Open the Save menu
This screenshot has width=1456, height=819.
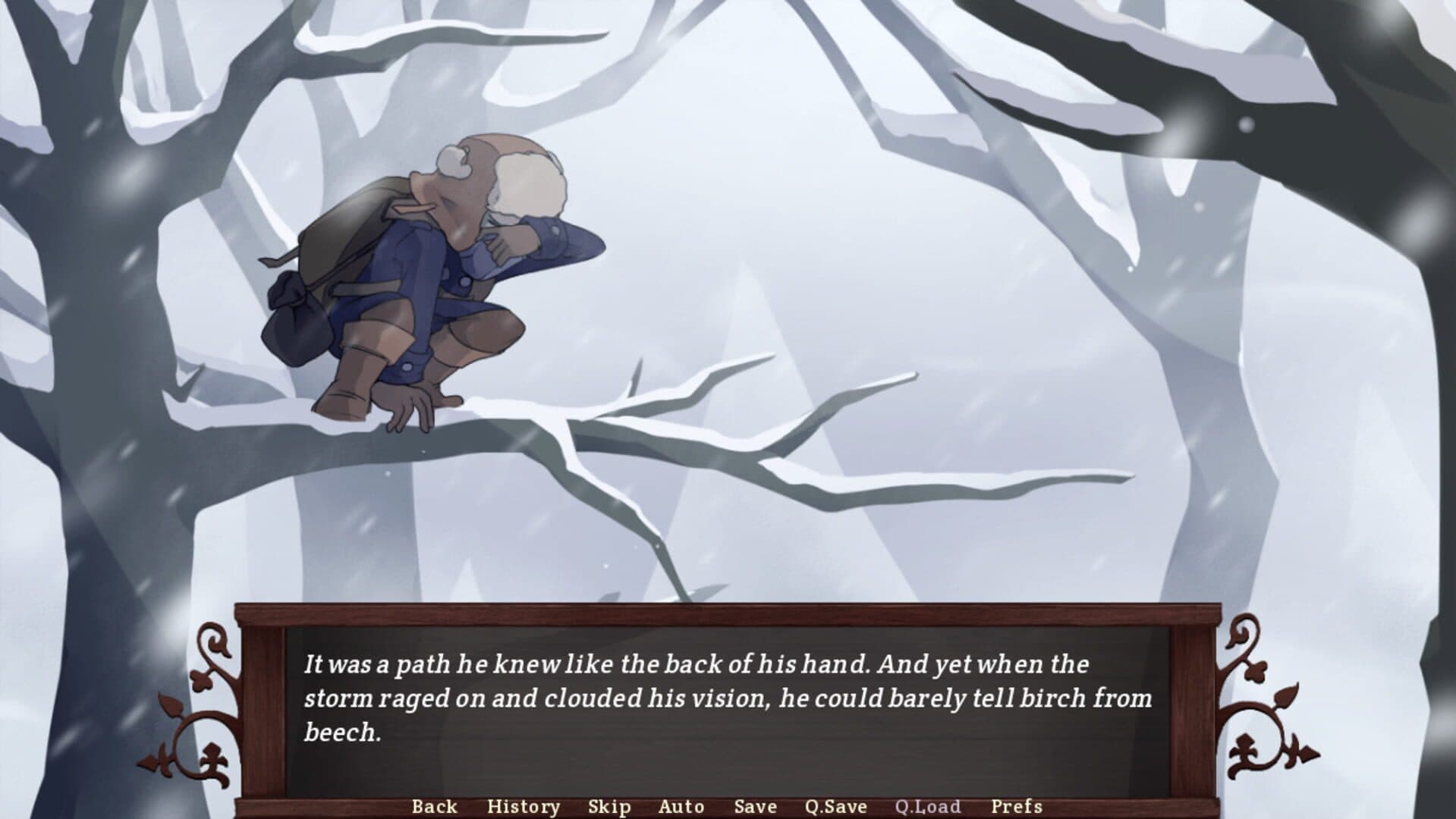point(755,806)
